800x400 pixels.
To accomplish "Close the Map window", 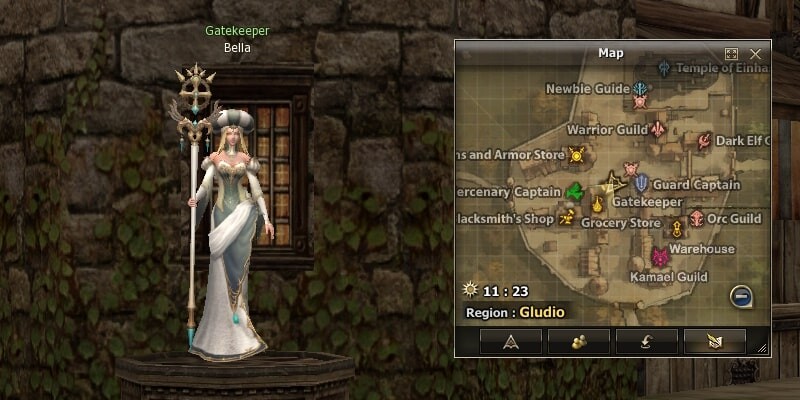I will 755,54.
